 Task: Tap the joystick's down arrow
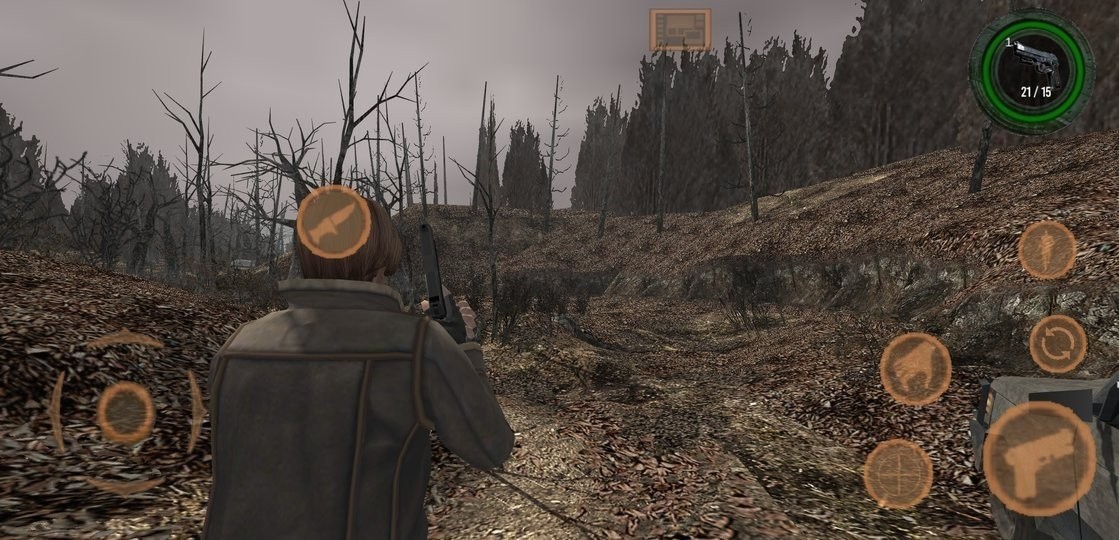[x=125, y=485]
